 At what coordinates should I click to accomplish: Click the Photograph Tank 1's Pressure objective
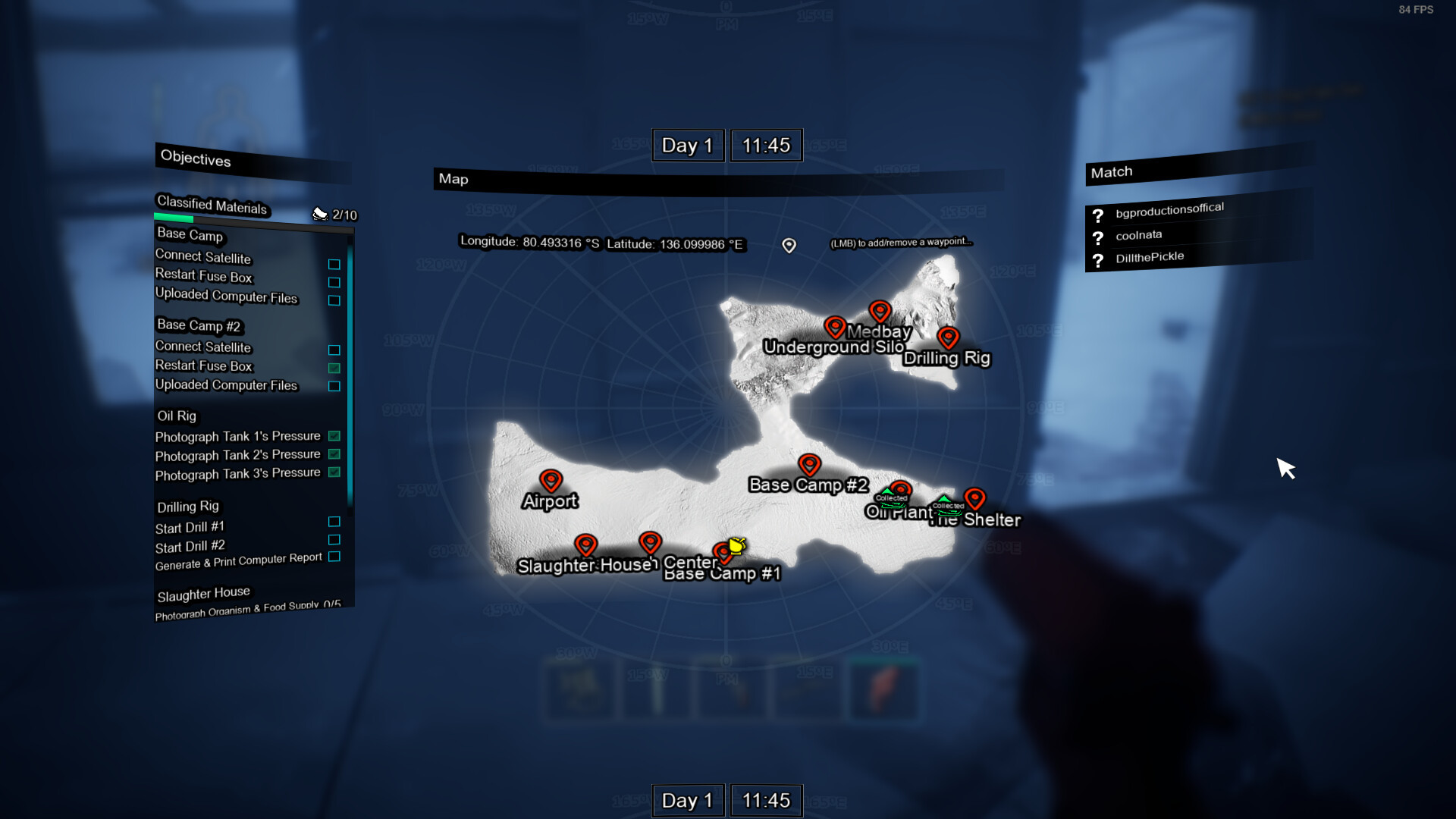click(237, 436)
